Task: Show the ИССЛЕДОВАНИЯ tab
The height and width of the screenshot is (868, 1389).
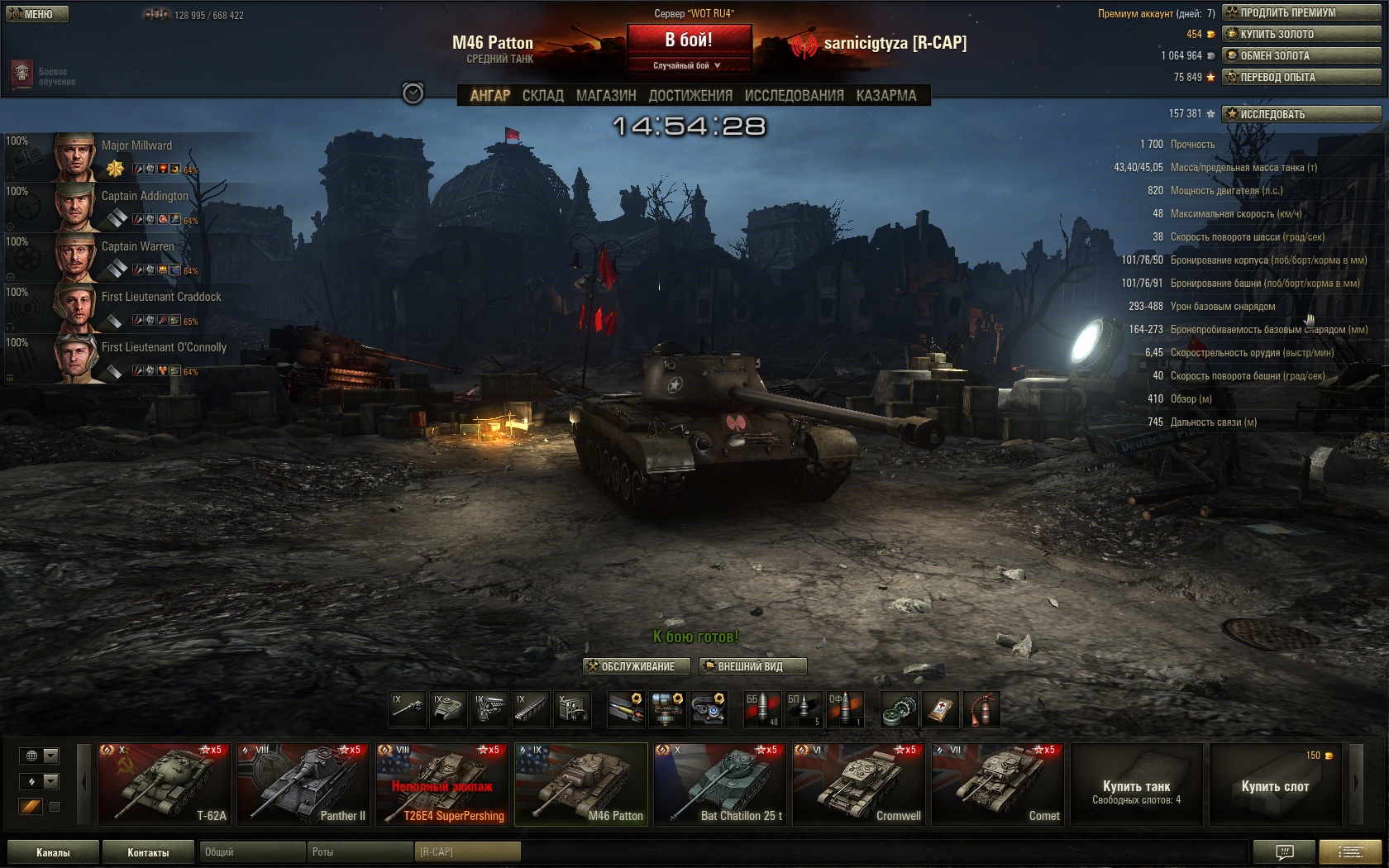Action: (794, 96)
